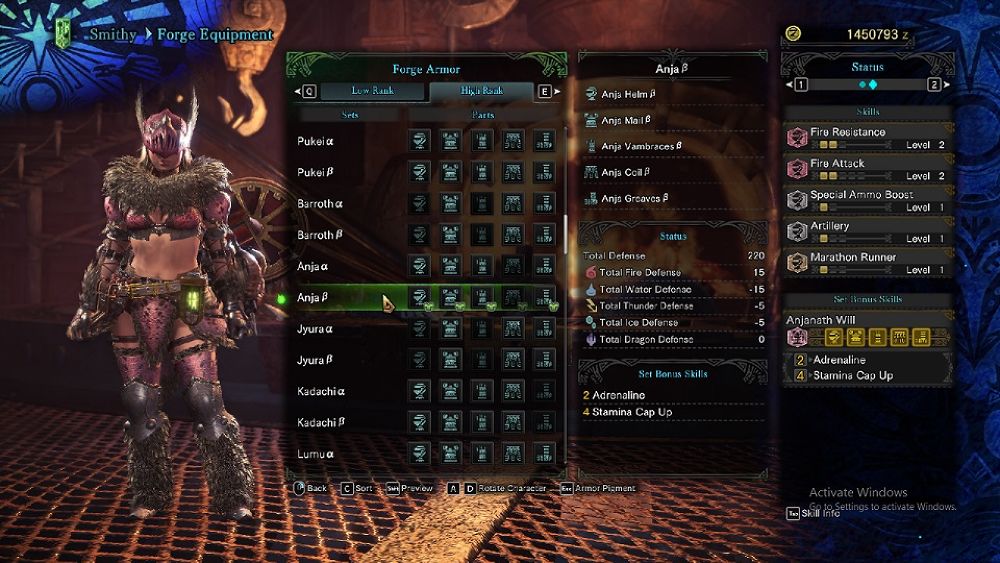The height and width of the screenshot is (563, 1000).
Task: Switch to the Low Rank tab
Action: [x=373, y=91]
